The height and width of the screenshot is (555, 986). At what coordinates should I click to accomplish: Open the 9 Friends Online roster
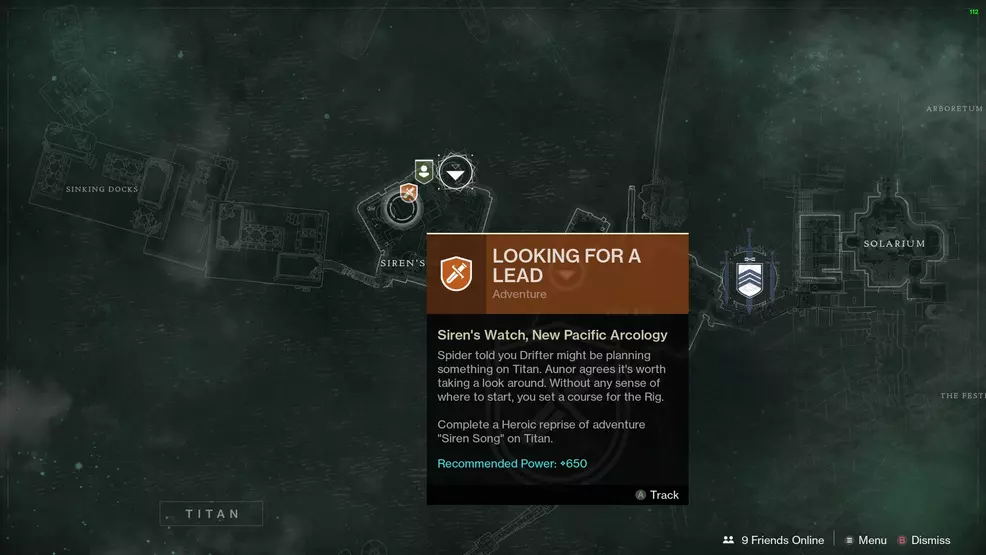tap(773, 540)
